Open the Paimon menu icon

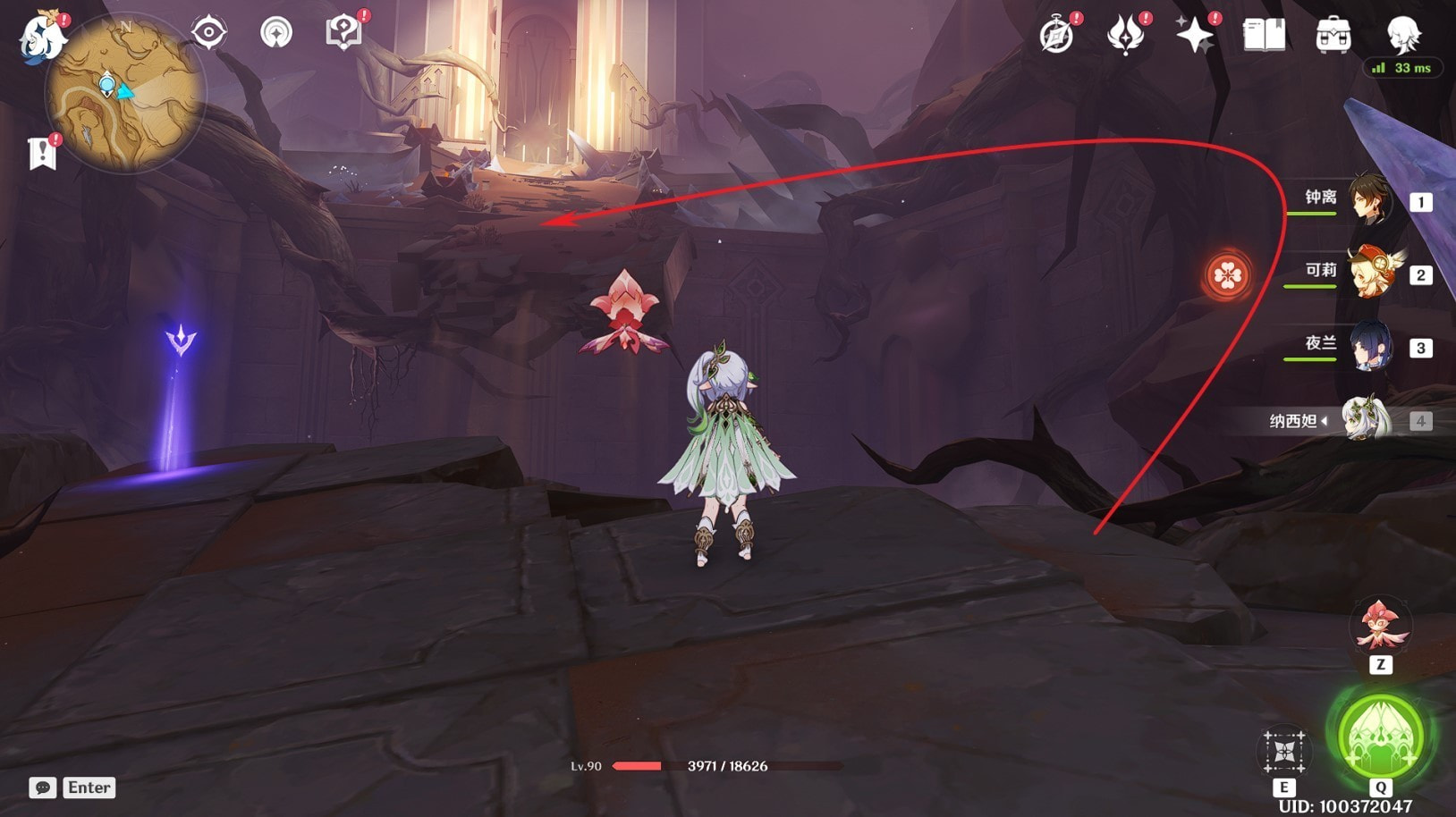point(42,38)
